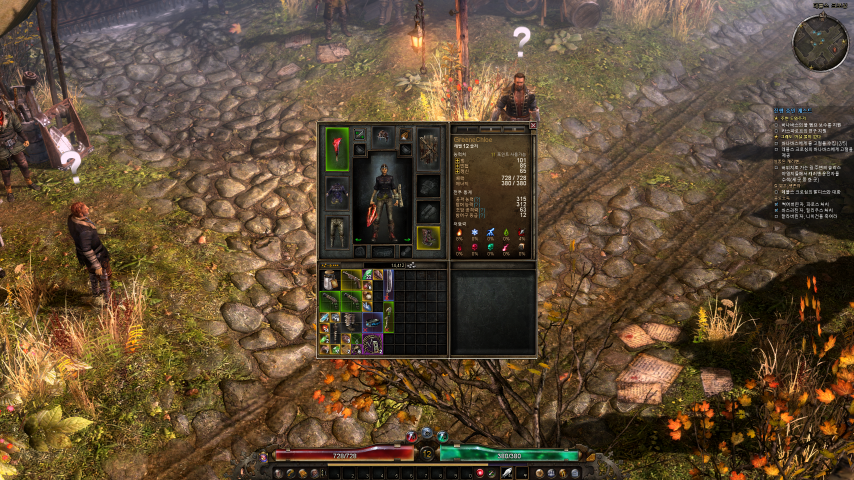
Task: Select the equipped off-hand shield slot
Action: (x=428, y=147)
